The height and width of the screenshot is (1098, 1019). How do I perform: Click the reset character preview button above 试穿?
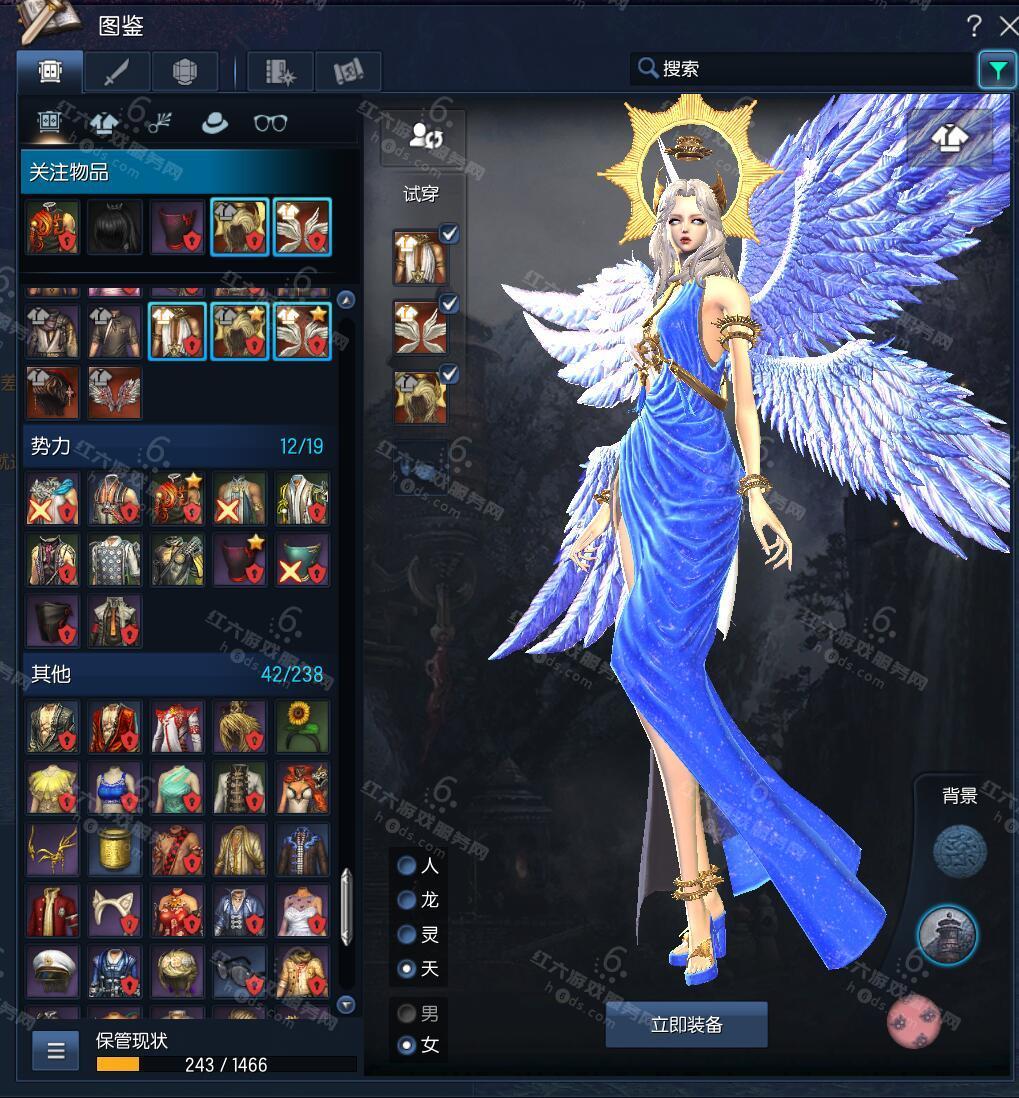point(426,137)
